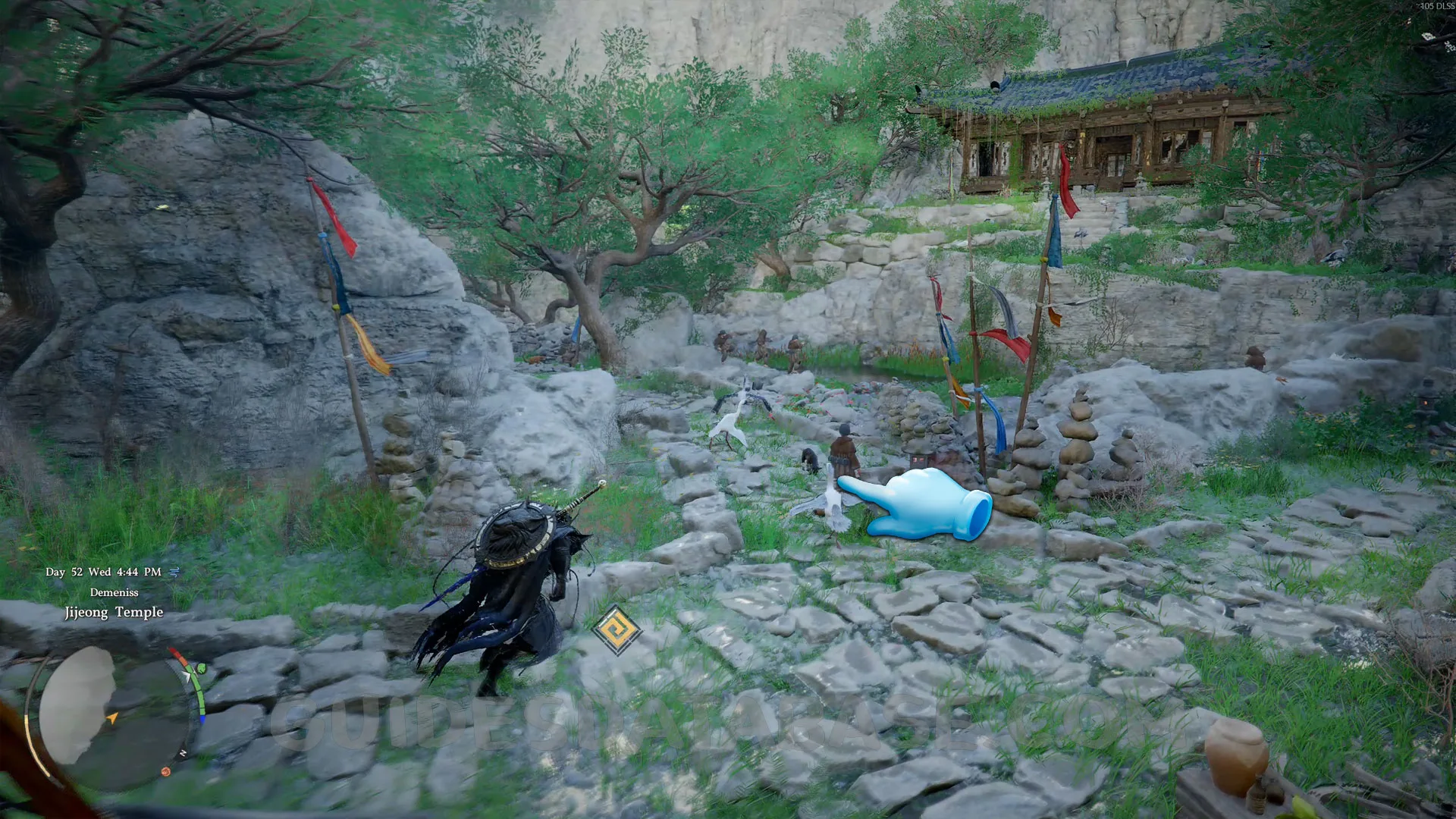Click the blue wind weather icon
The width and height of the screenshot is (1456, 819).
point(174,572)
